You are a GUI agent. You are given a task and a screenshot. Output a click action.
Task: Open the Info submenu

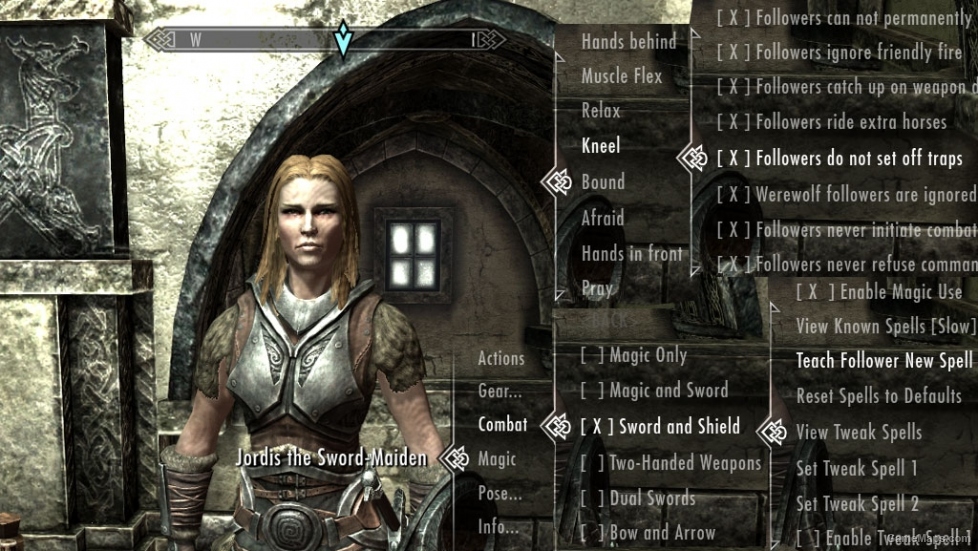[x=498, y=526]
